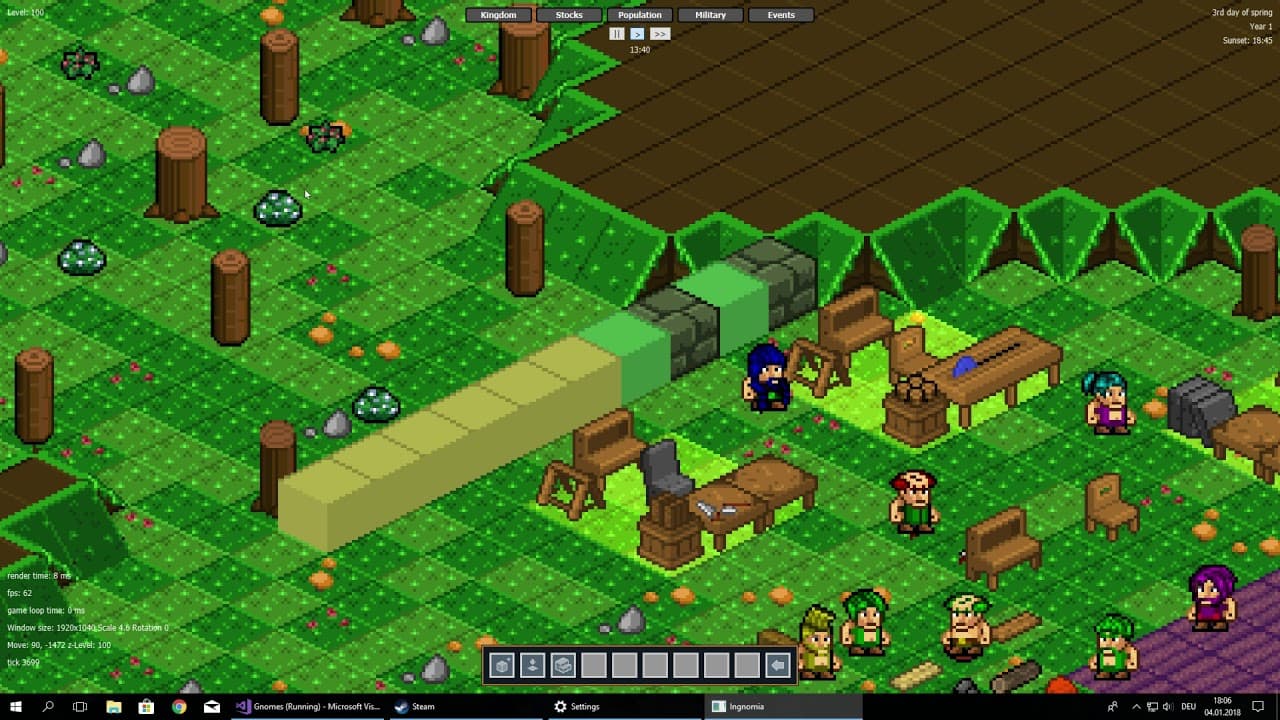
Task: Open the stacked crates toolbar button
Action: tap(563, 665)
